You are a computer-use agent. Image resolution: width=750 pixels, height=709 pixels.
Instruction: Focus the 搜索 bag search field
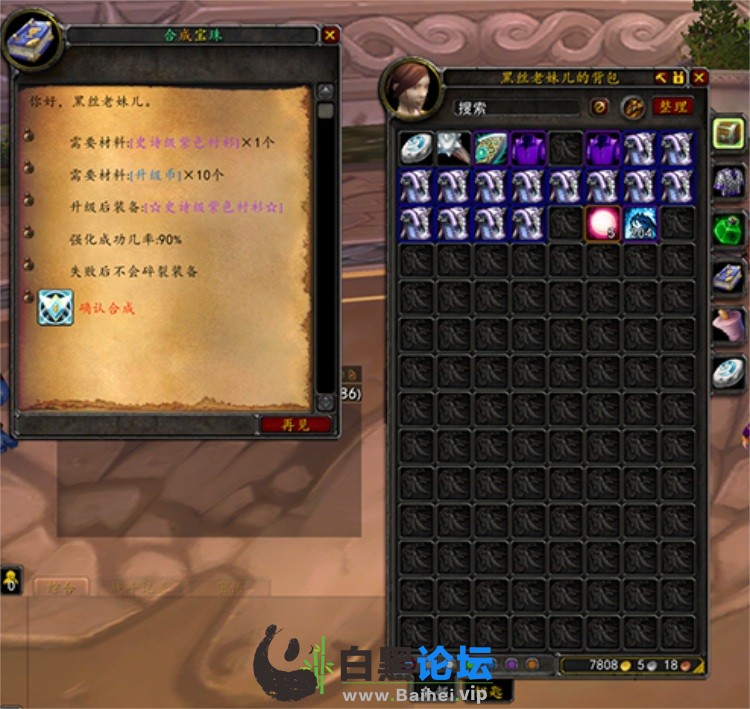coord(515,107)
